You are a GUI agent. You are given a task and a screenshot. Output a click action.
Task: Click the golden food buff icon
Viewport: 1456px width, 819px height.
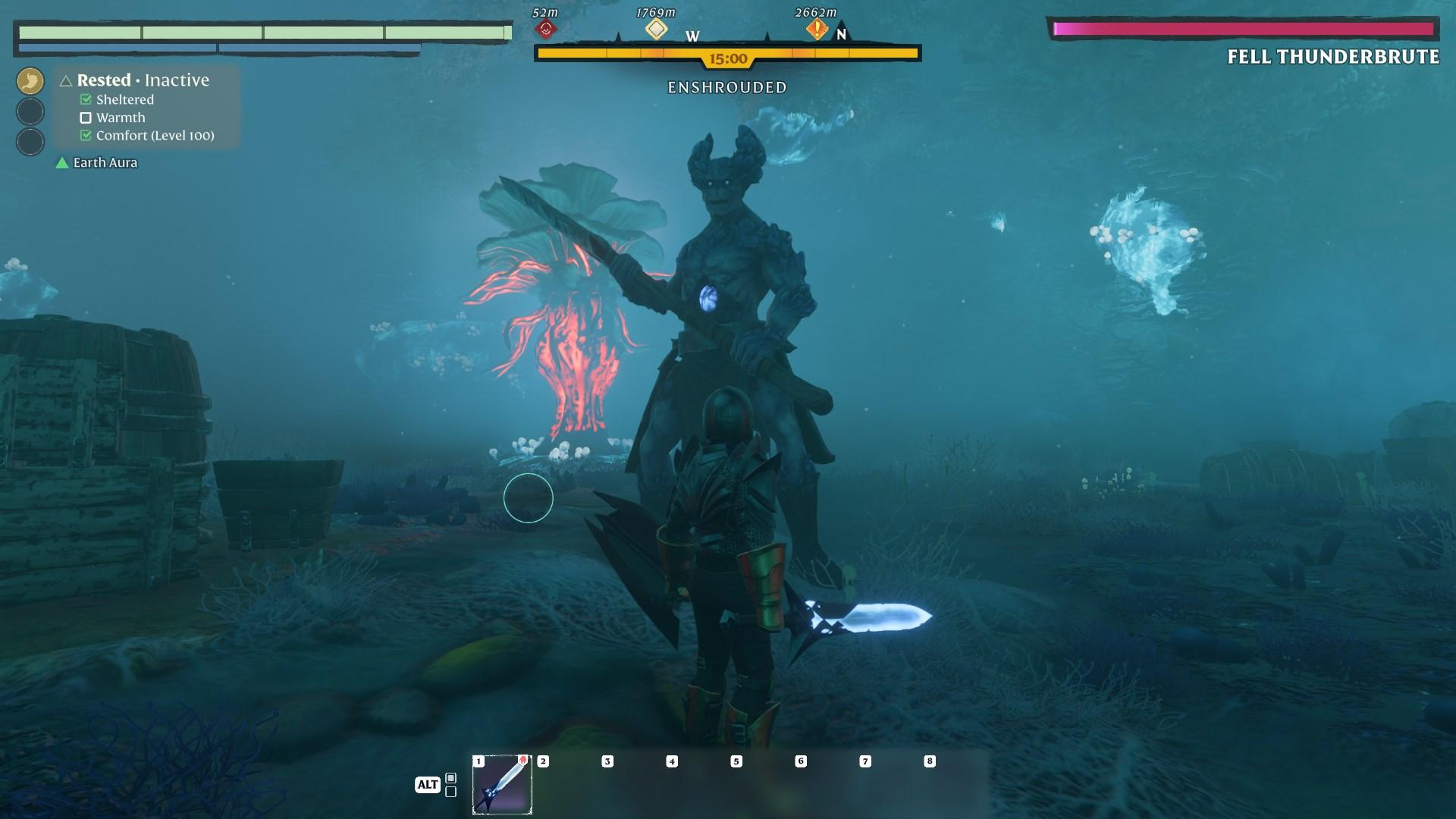tap(30, 81)
